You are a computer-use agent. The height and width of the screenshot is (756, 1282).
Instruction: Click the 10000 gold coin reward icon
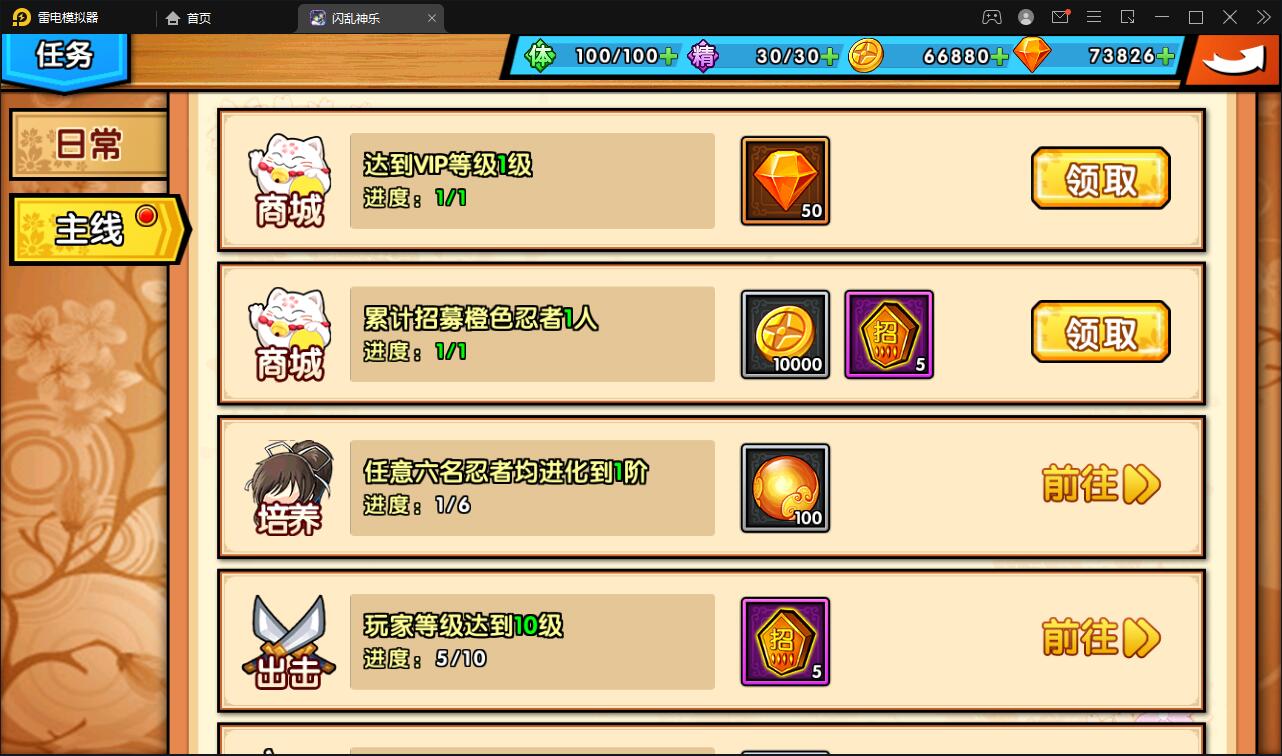785,334
